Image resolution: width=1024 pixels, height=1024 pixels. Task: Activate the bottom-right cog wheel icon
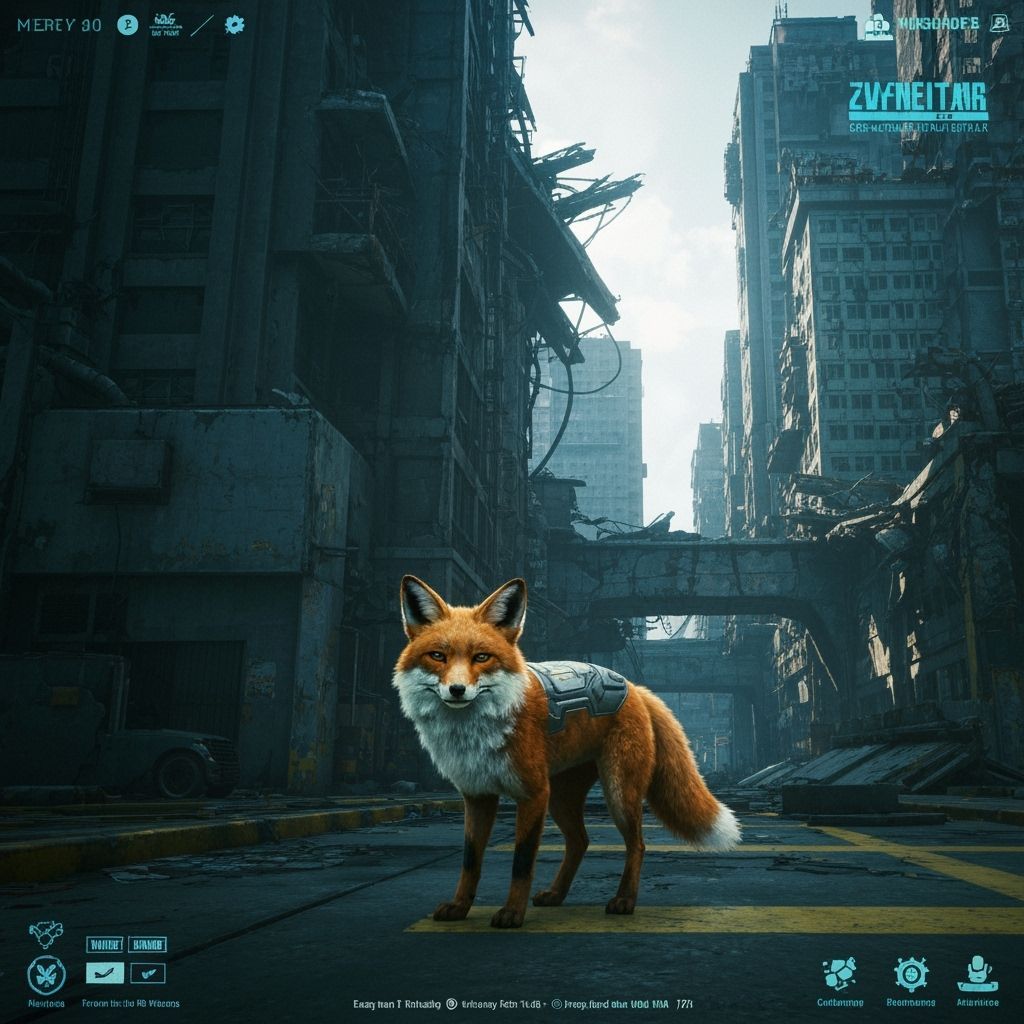(x=911, y=973)
